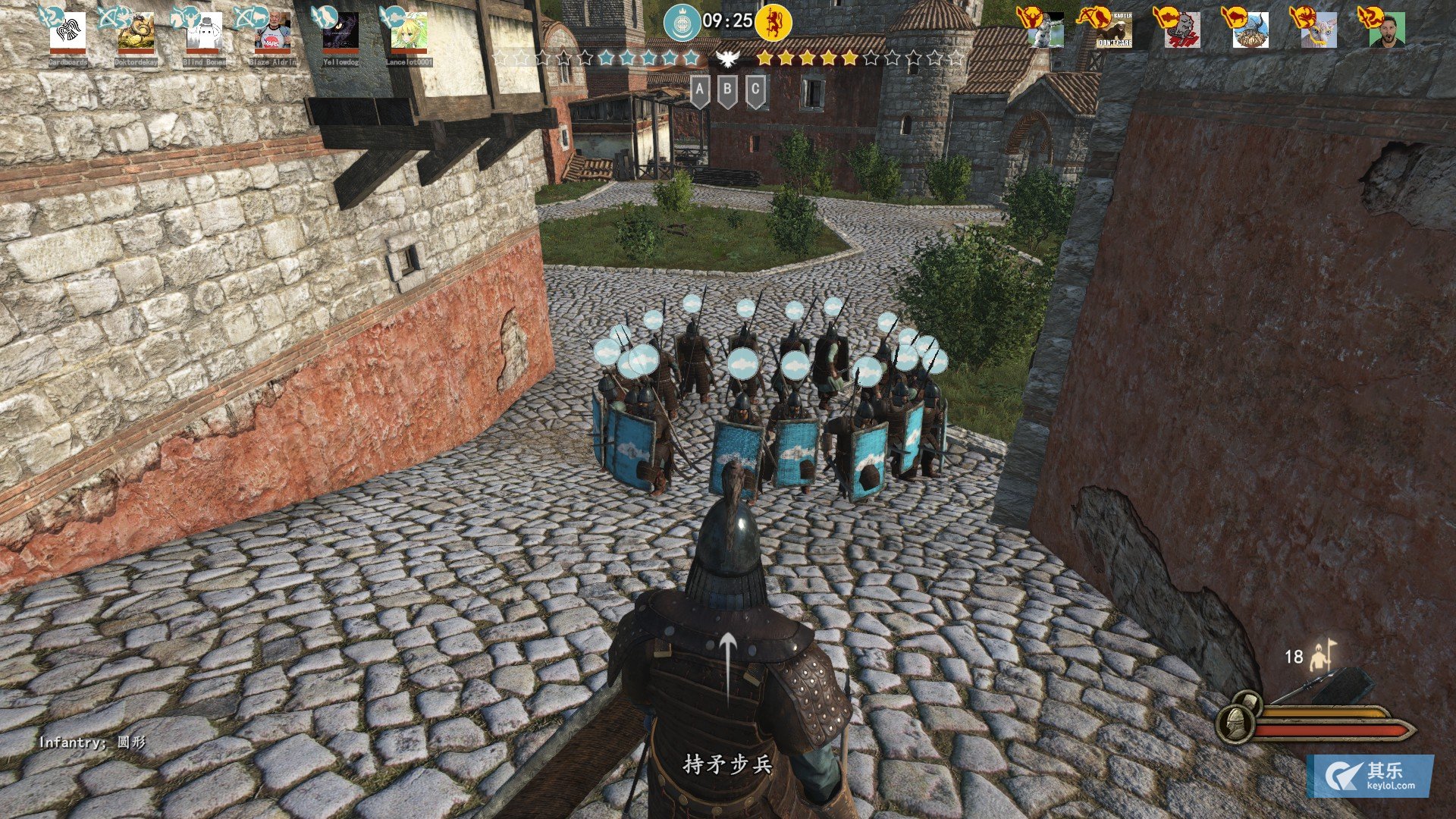The width and height of the screenshot is (1456, 819).
Task: Select the flag B capture marker
Action: point(727,91)
